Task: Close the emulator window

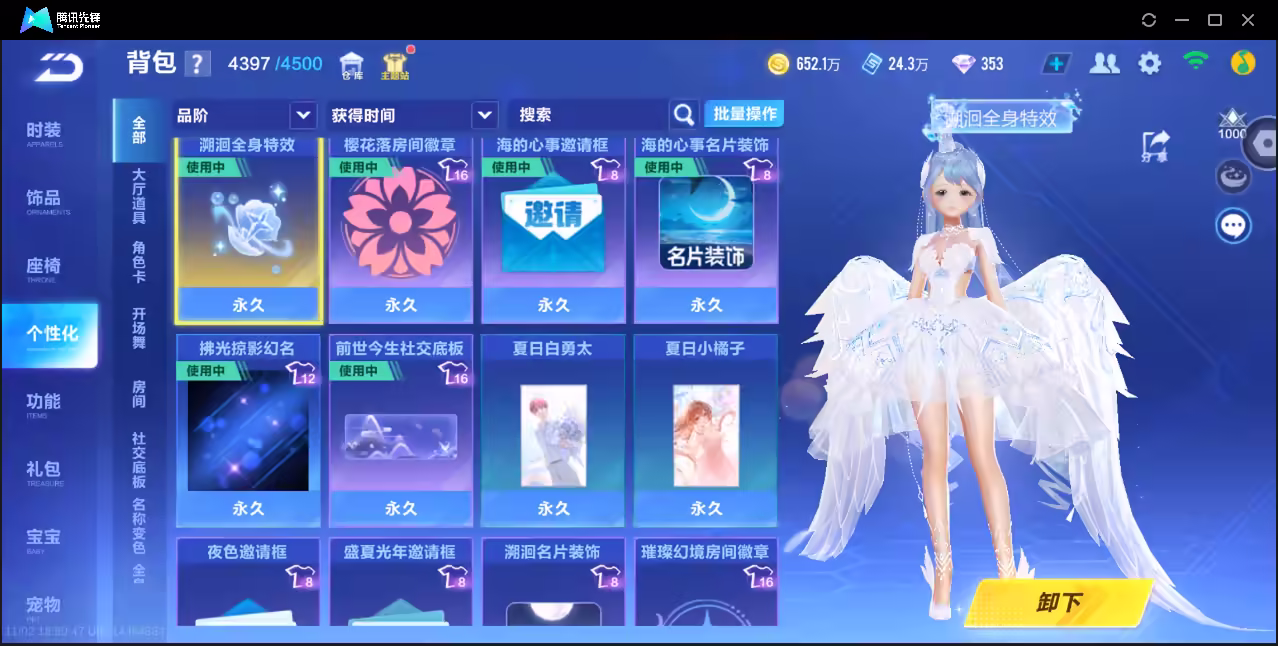Action: [x=1248, y=20]
